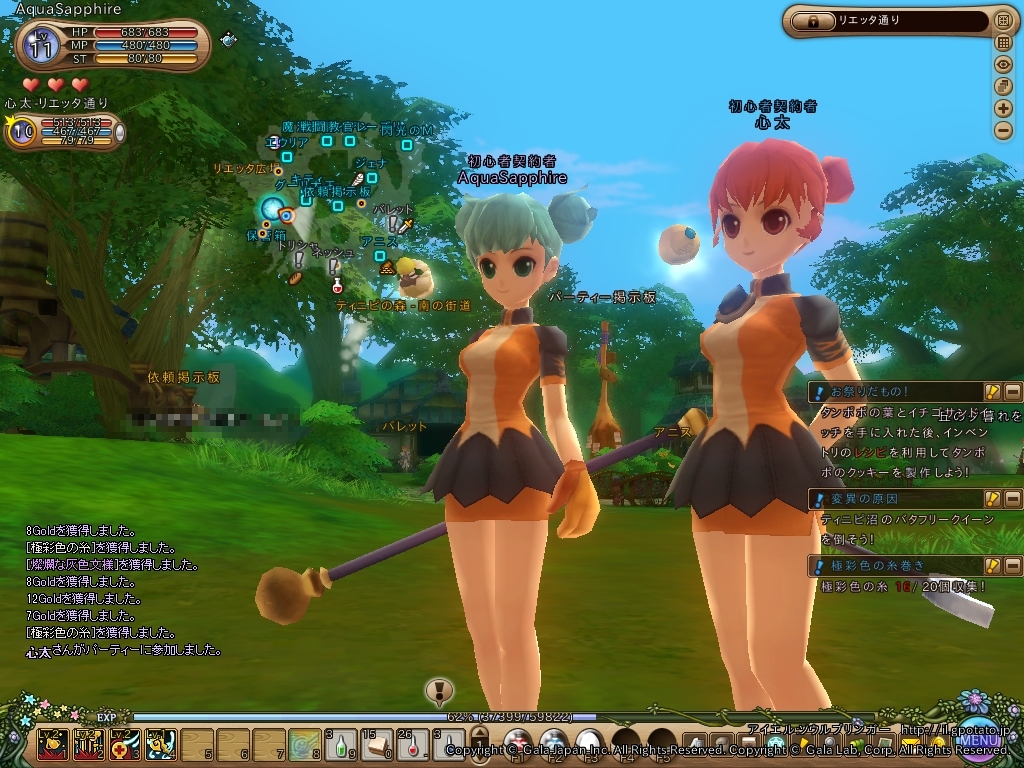Toggle map visibility with the eye icon
Viewport: 1024px width, 768px height.
(1003, 64)
